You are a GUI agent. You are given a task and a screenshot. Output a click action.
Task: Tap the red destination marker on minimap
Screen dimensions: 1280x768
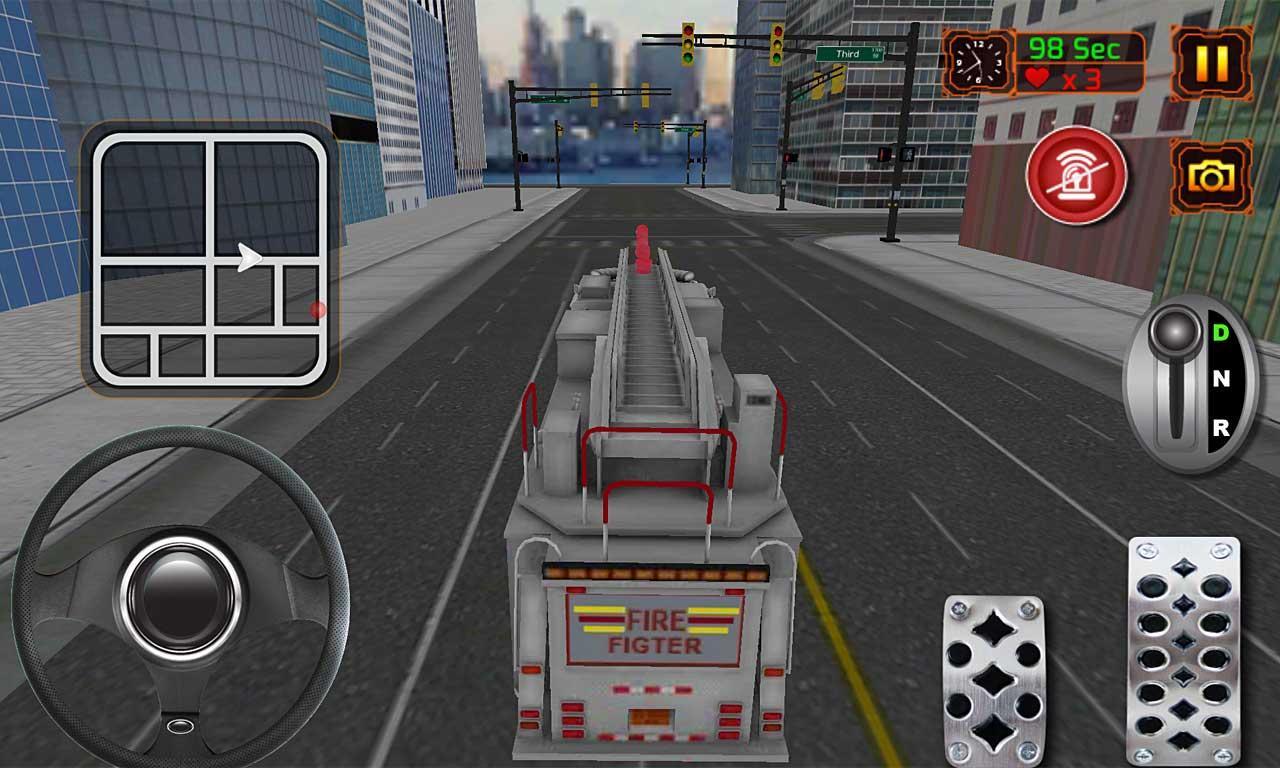316,308
